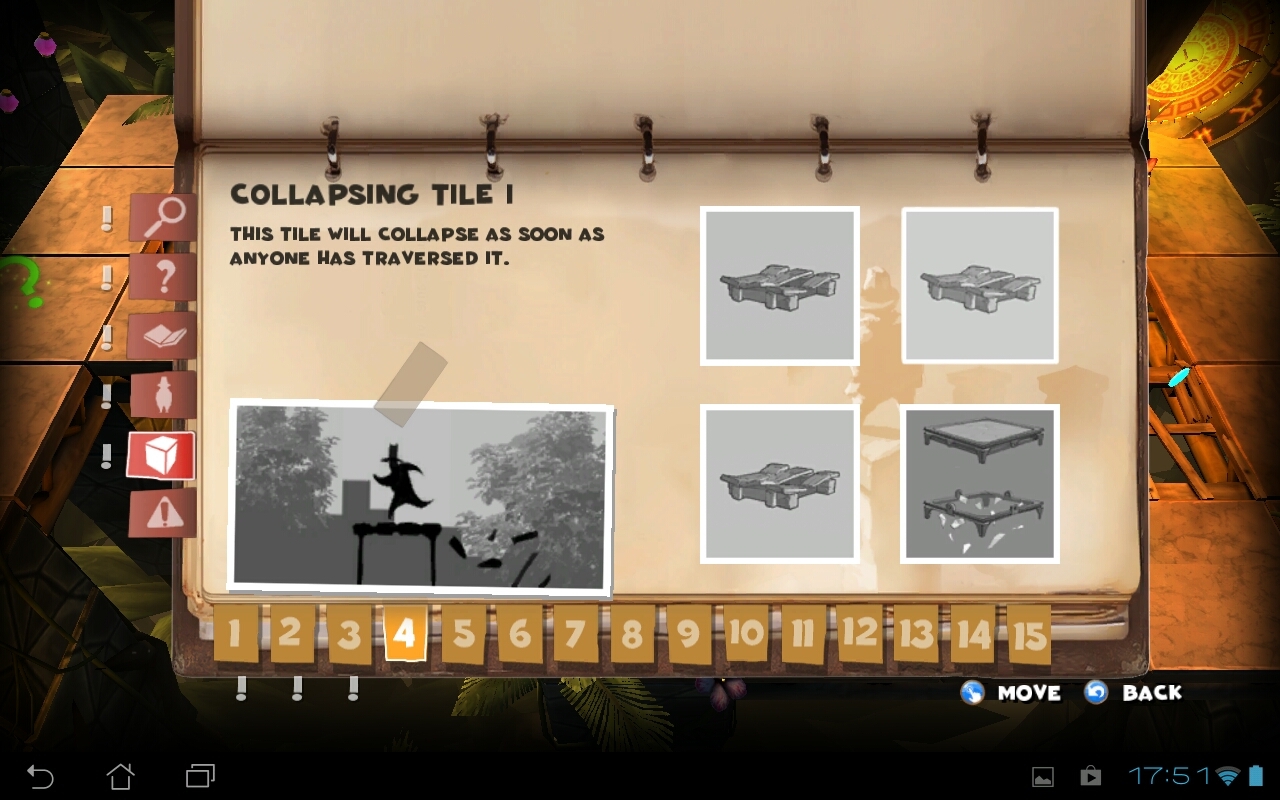Tap the Android back arrow
The height and width of the screenshot is (800, 1280).
[40, 776]
